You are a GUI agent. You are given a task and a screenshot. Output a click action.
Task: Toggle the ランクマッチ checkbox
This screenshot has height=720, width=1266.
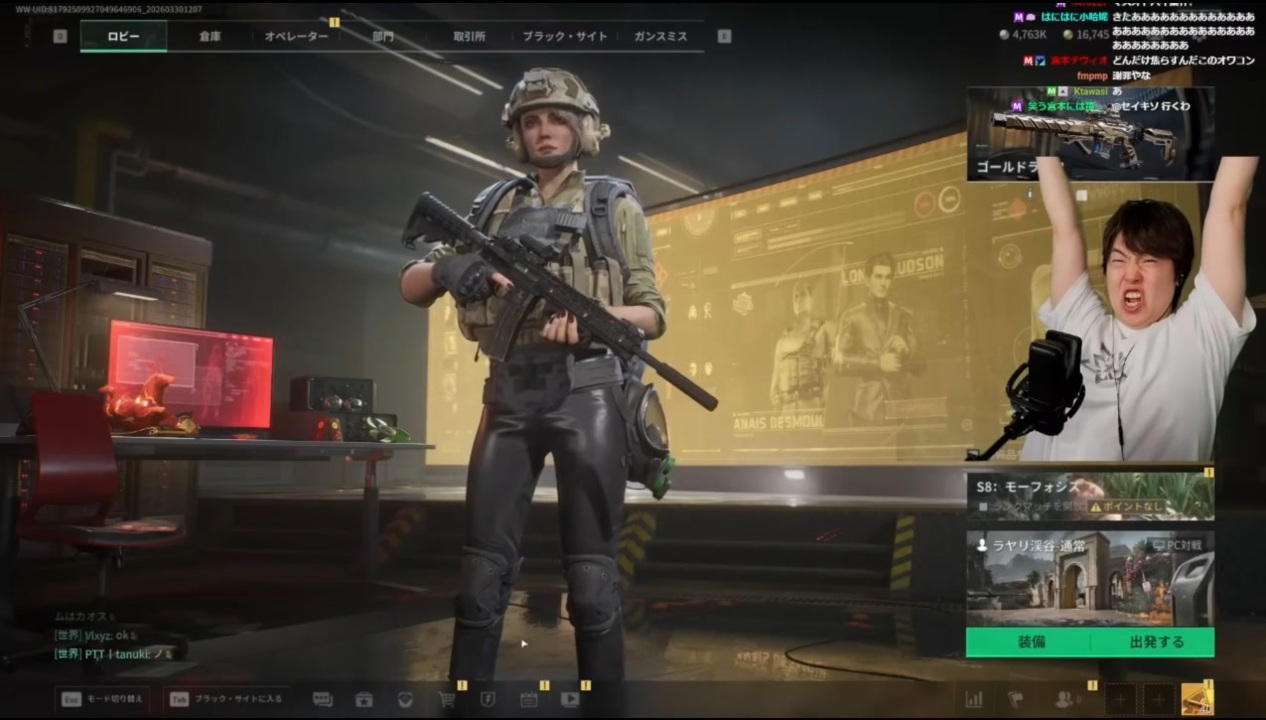click(x=984, y=507)
